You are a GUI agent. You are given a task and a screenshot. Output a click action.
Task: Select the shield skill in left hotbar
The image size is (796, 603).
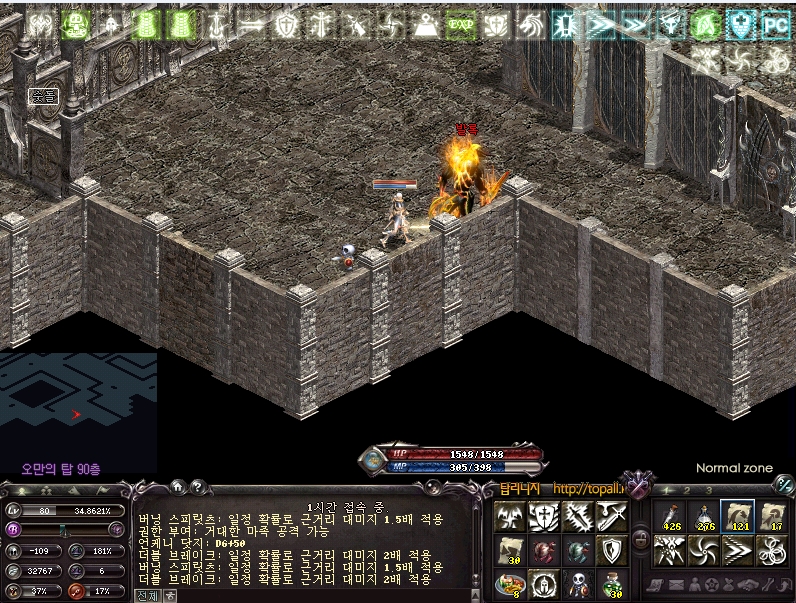click(613, 549)
